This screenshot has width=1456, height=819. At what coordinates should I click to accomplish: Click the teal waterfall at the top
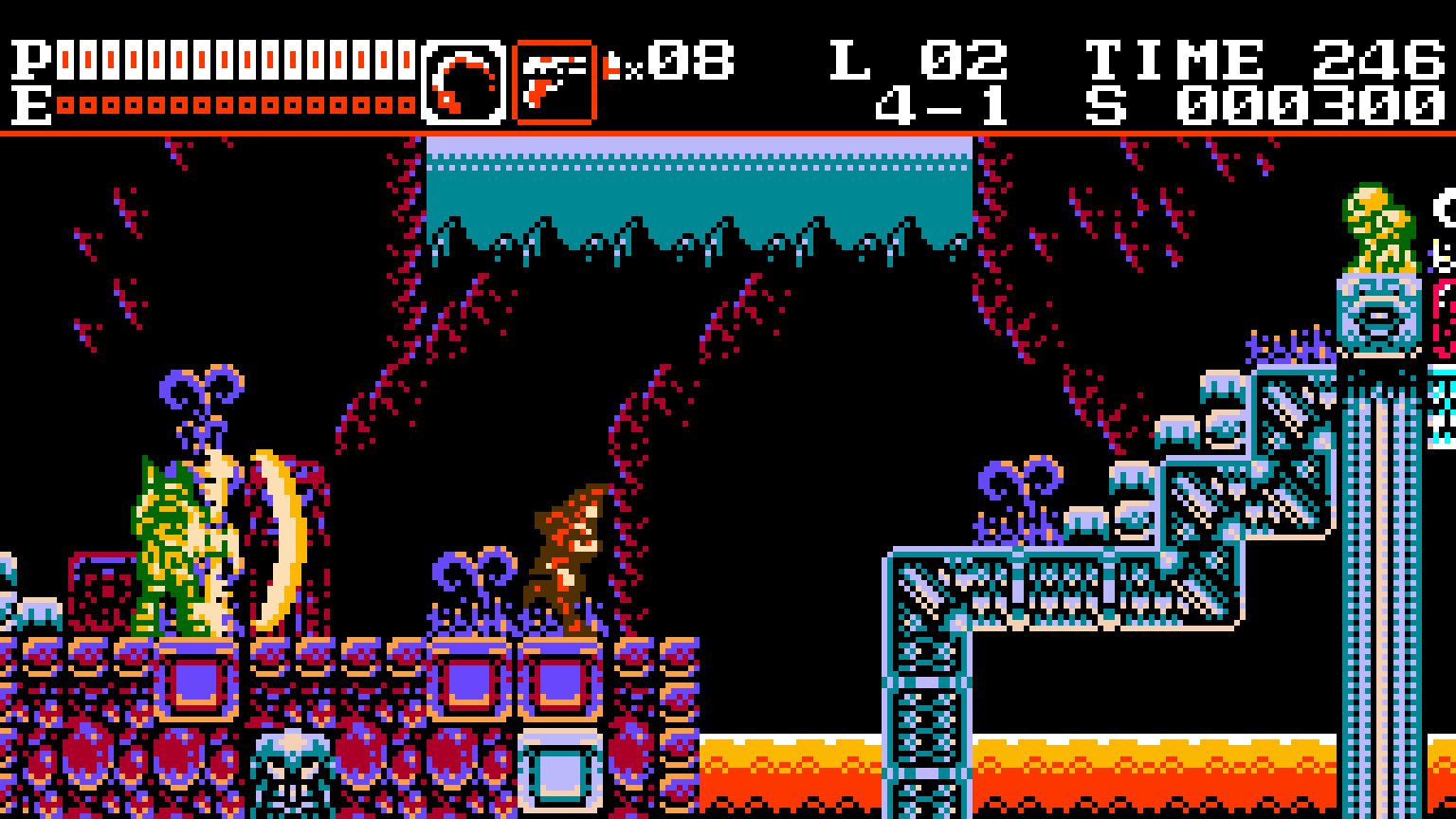point(701,190)
